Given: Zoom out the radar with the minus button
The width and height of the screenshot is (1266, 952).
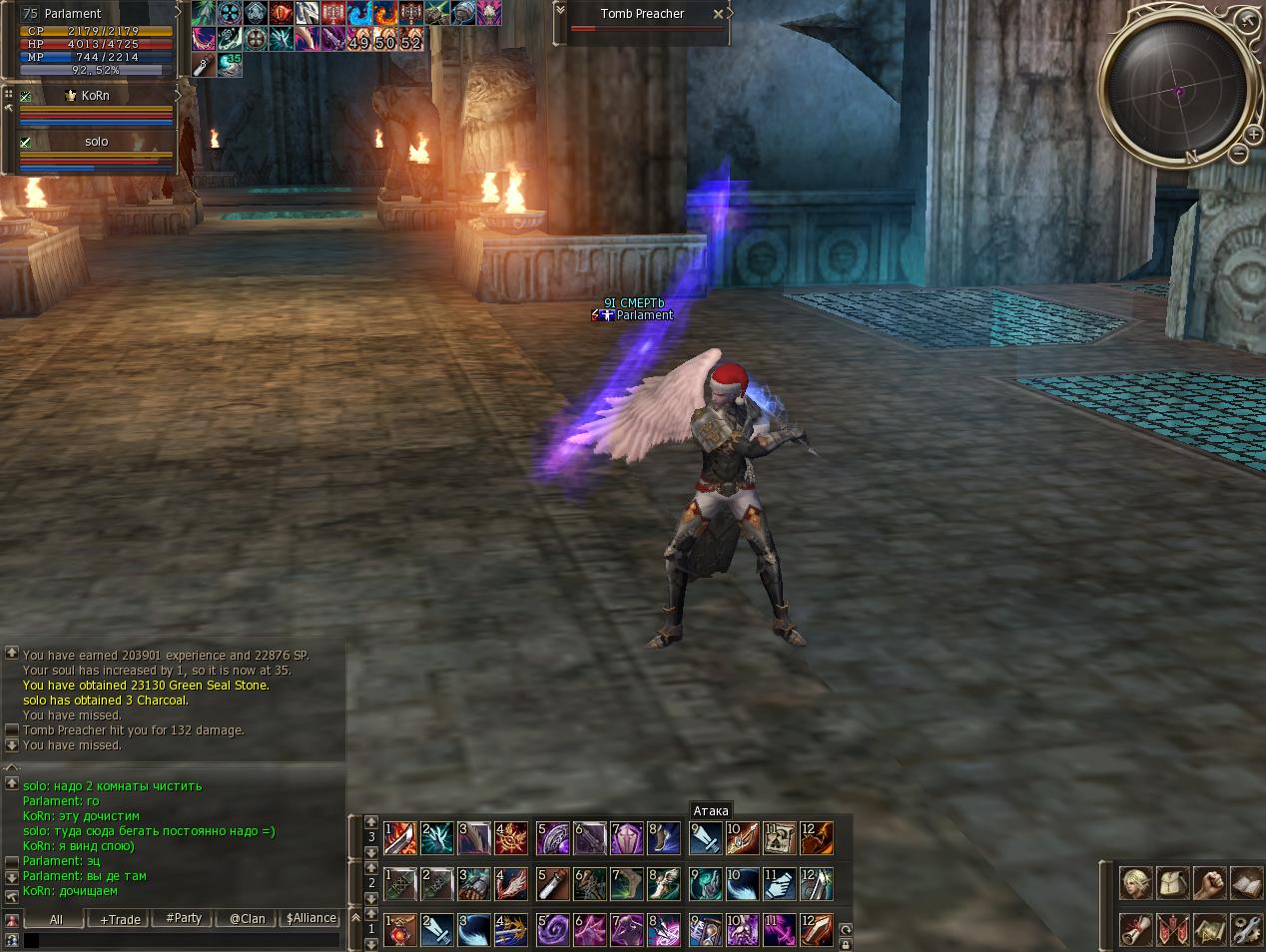Looking at the screenshot, I should (1238, 153).
